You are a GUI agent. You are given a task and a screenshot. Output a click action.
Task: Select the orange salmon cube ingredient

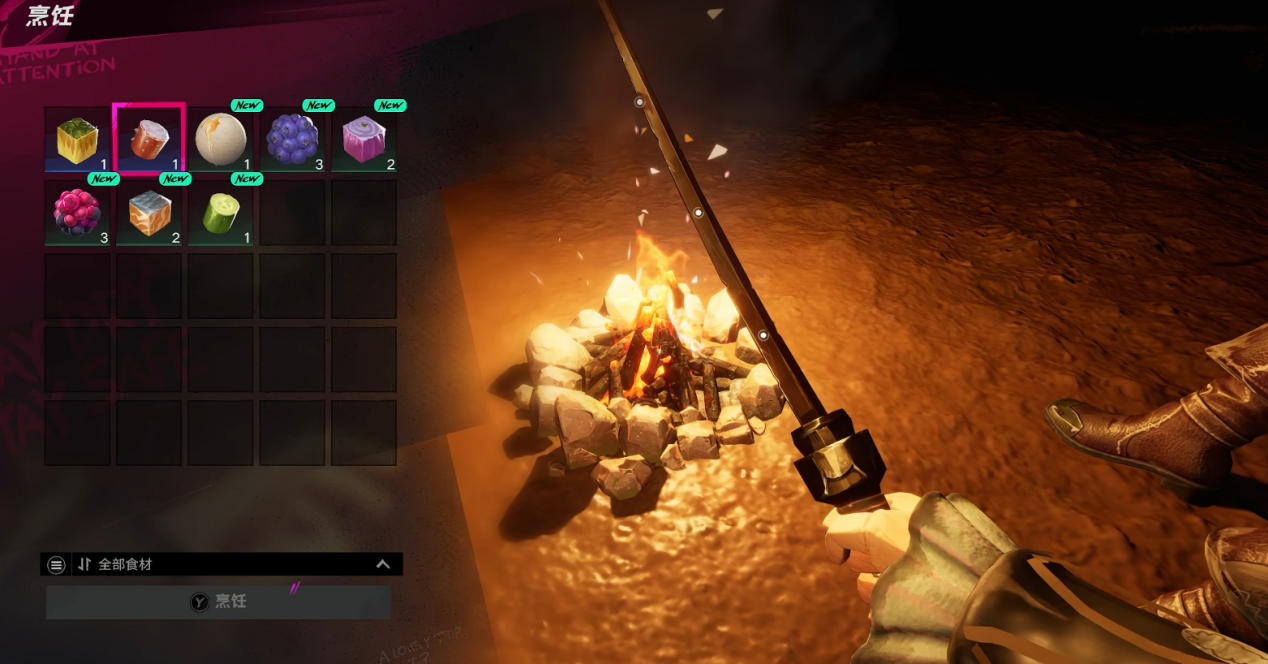click(x=149, y=212)
